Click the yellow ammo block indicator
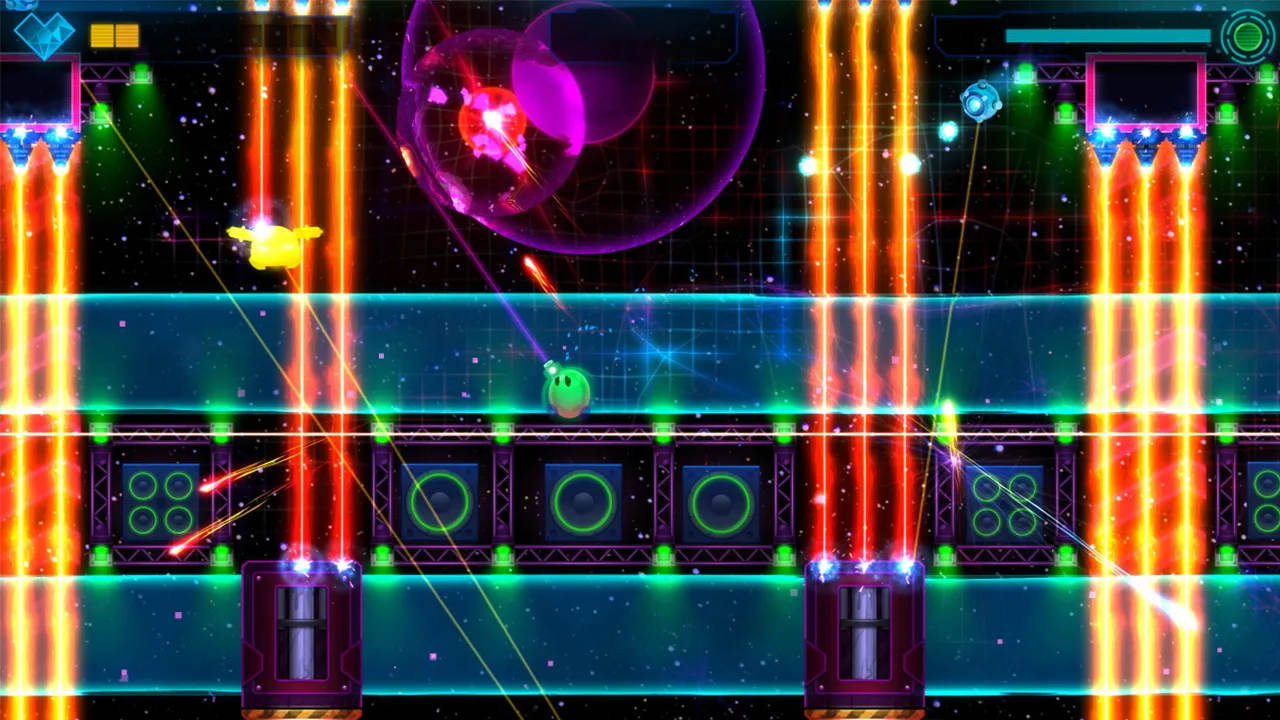This screenshot has height=720, width=1280. point(112,33)
